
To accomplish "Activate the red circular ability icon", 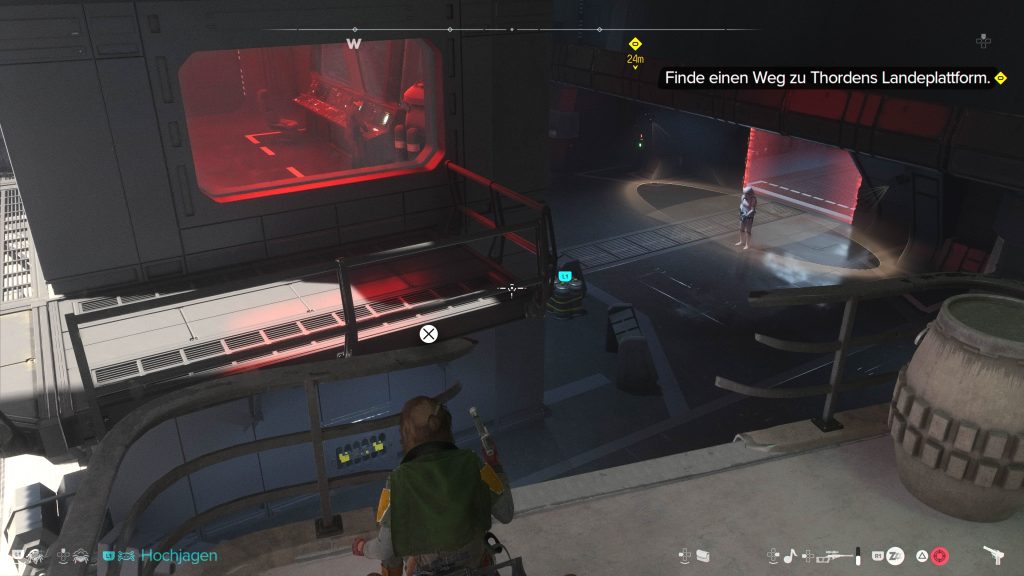I will click(939, 554).
